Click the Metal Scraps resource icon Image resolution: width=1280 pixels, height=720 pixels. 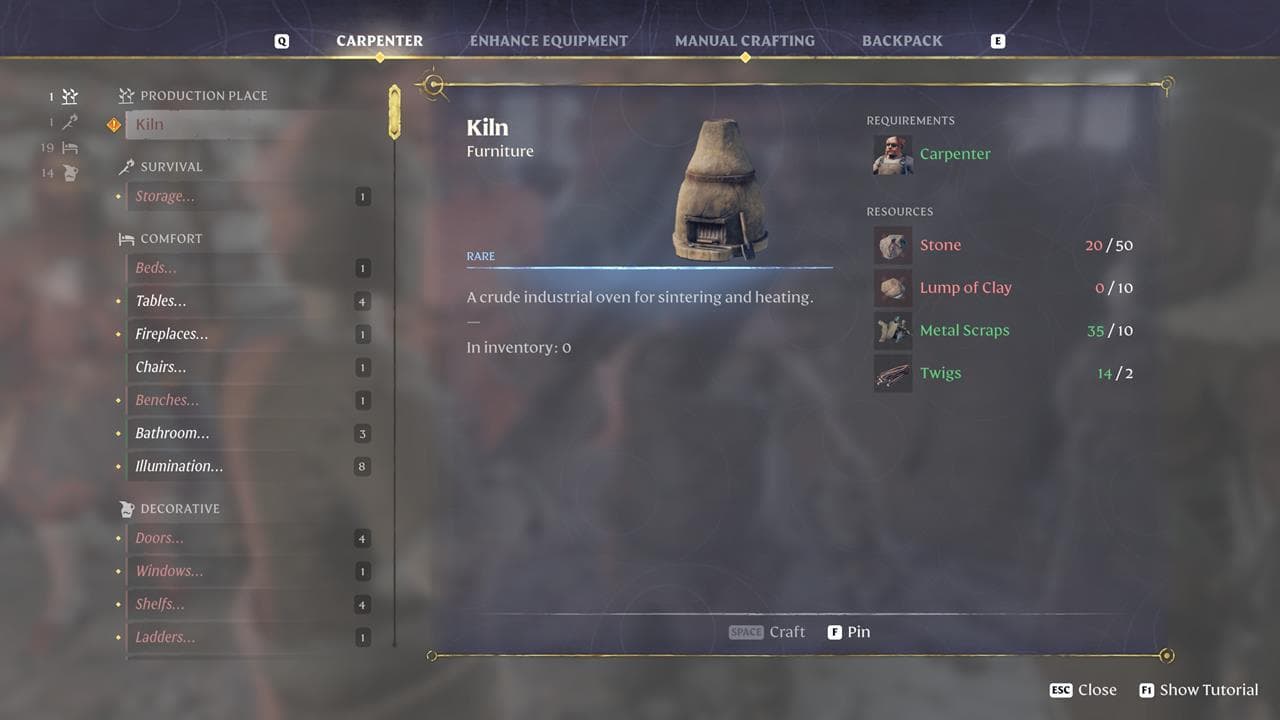(x=892, y=330)
